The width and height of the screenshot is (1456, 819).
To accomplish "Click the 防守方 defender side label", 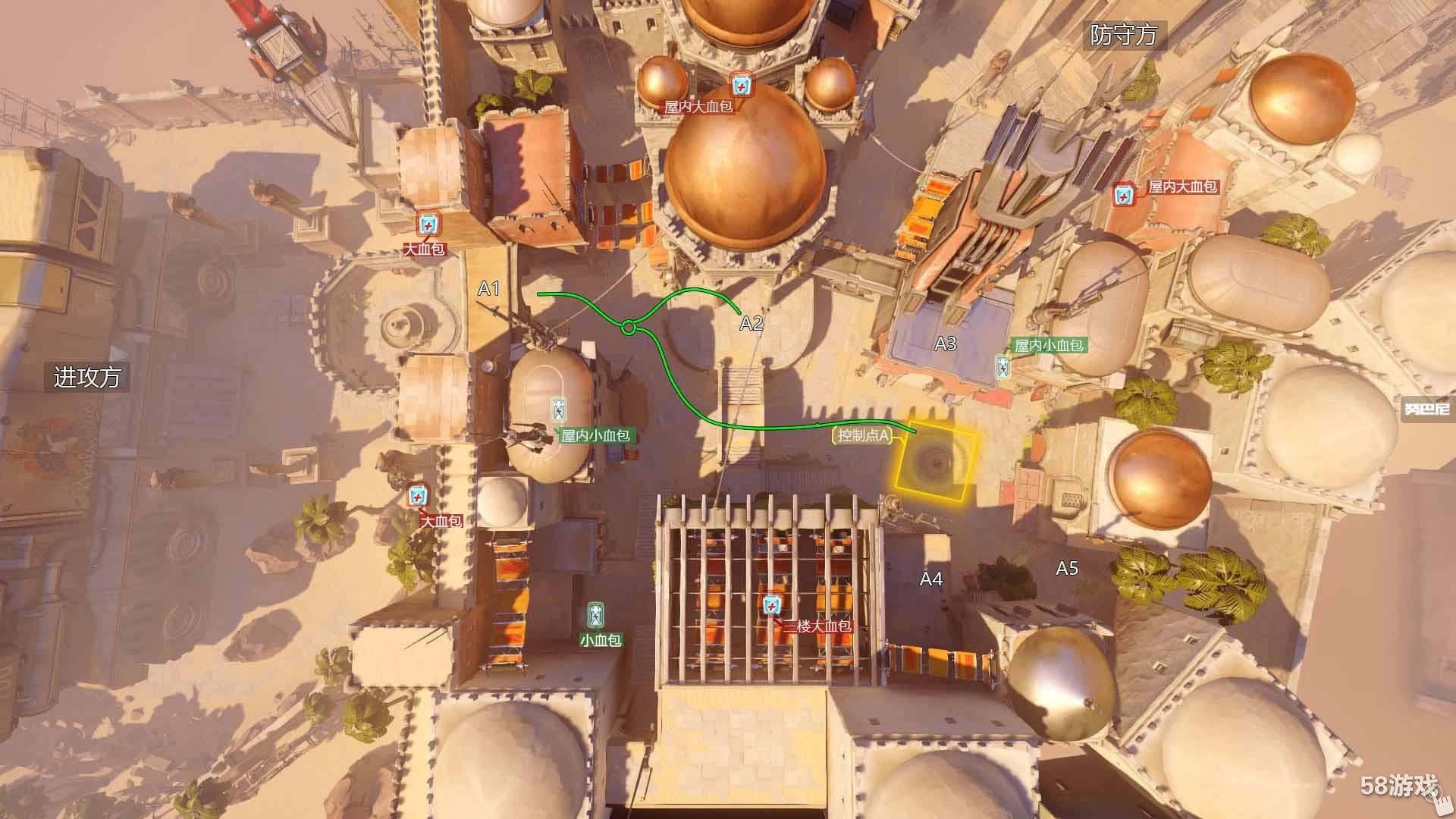I will [1123, 35].
